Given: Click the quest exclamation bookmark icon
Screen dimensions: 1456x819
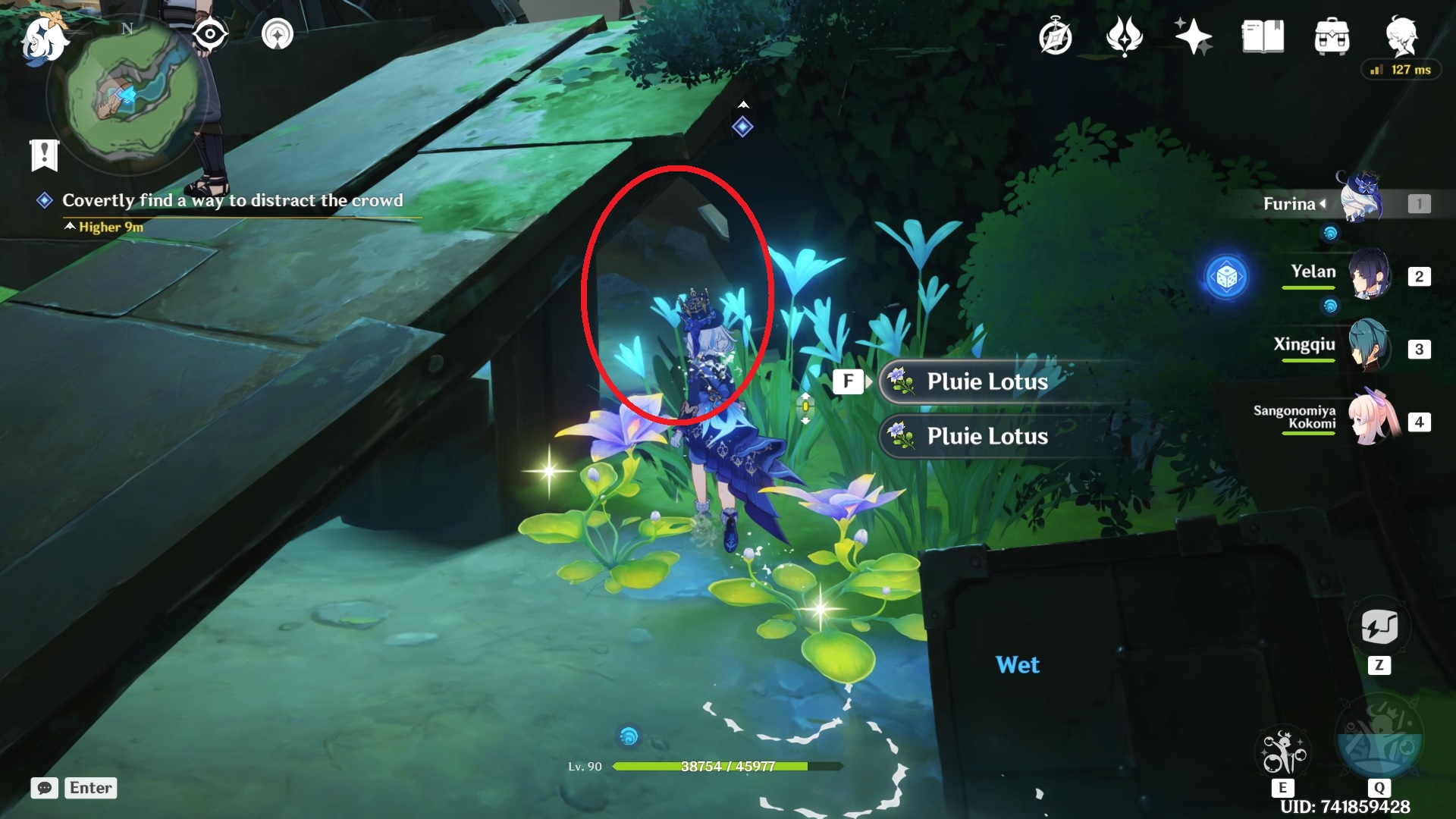Looking at the screenshot, I should click(x=44, y=155).
